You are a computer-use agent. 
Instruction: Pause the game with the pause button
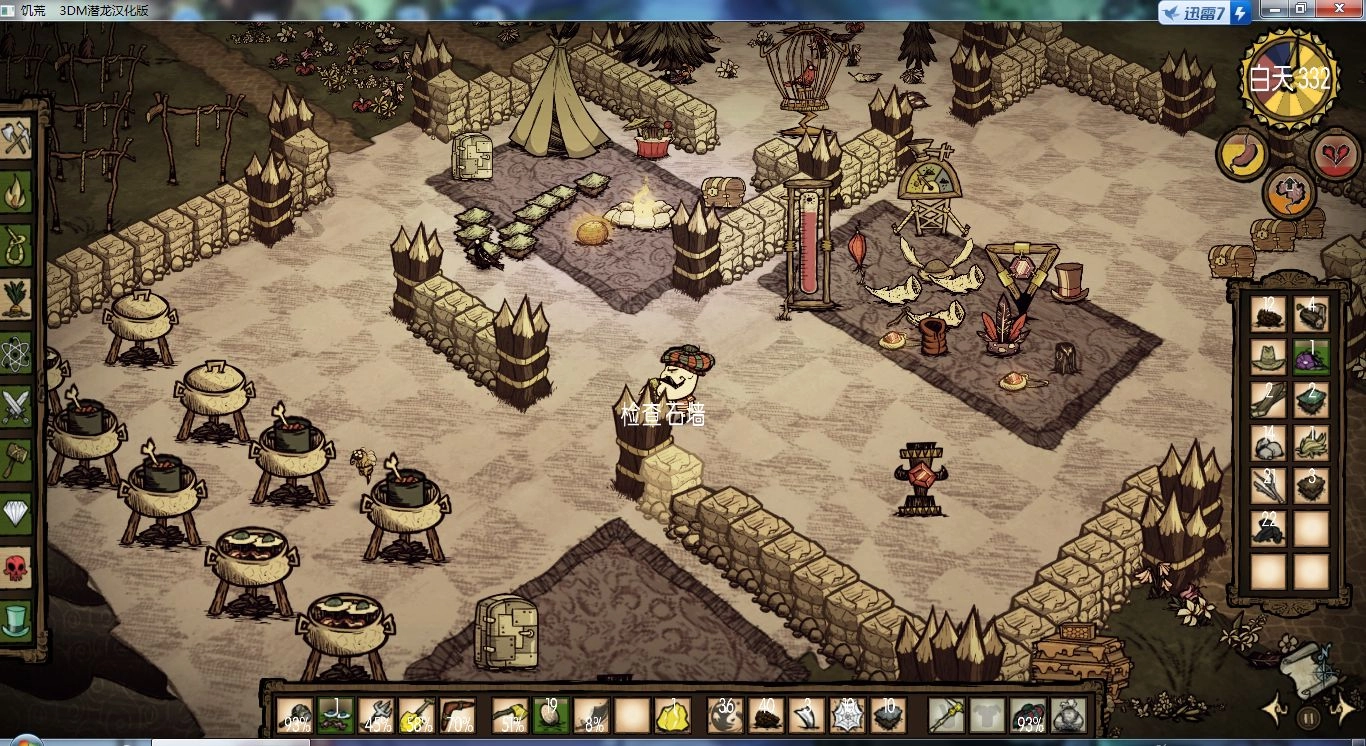pos(1308,717)
